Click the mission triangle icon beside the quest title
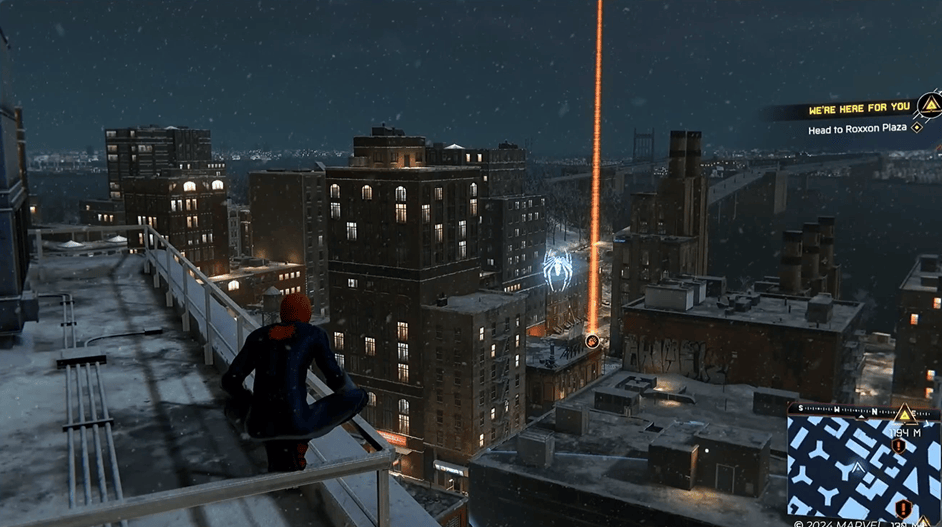 point(930,104)
